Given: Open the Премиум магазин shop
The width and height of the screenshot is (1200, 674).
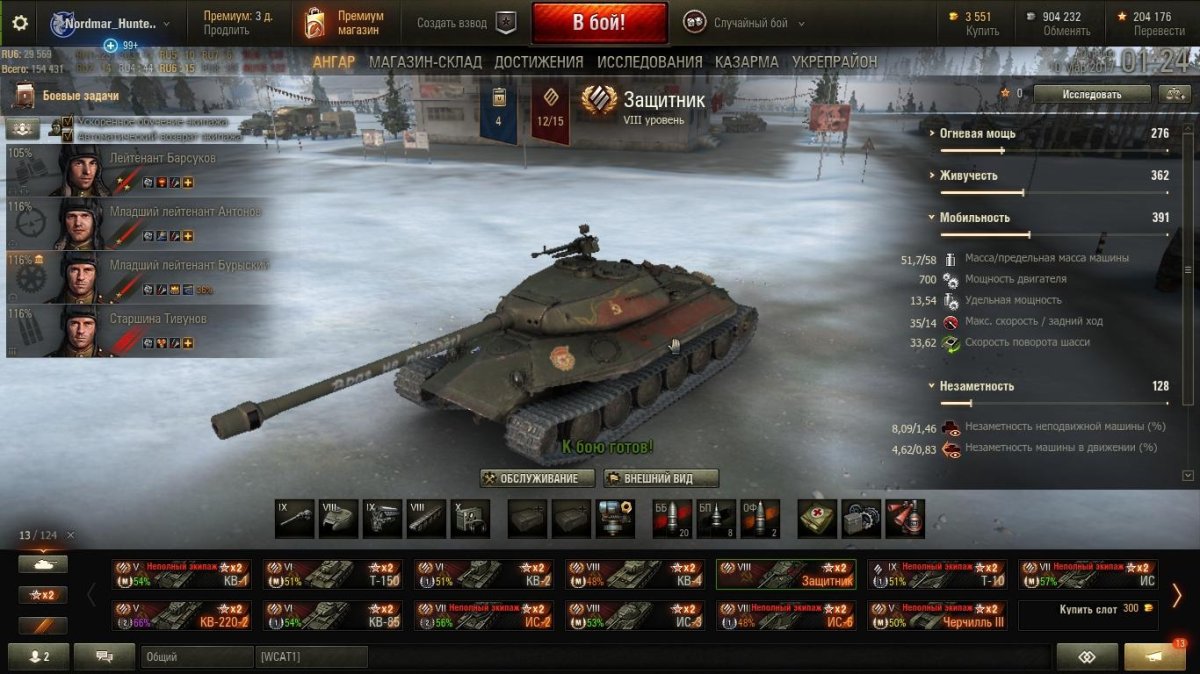Looking at the screenshot, I should tap(345, 23).
